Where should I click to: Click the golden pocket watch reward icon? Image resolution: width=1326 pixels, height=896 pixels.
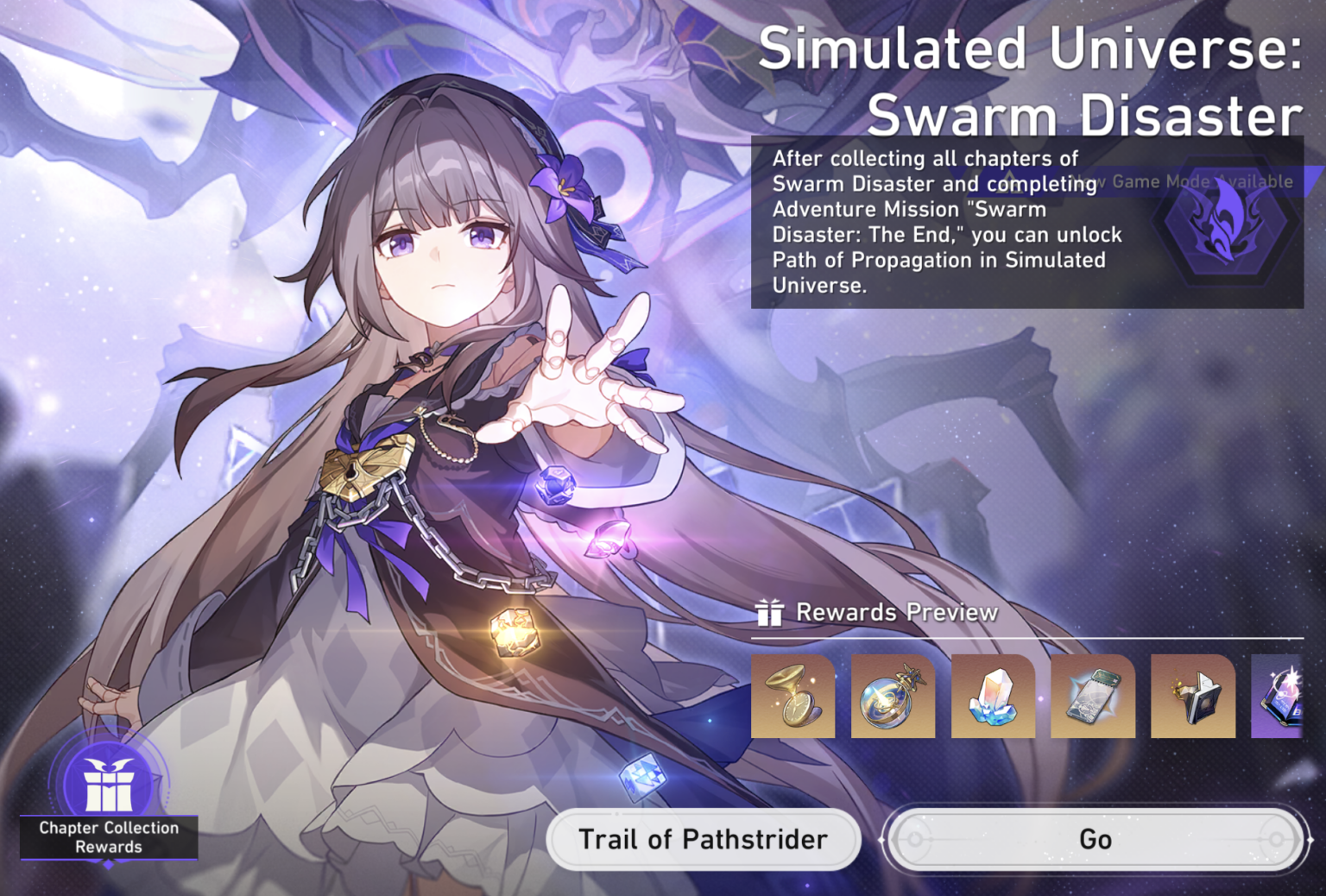[x=792, y=697]
